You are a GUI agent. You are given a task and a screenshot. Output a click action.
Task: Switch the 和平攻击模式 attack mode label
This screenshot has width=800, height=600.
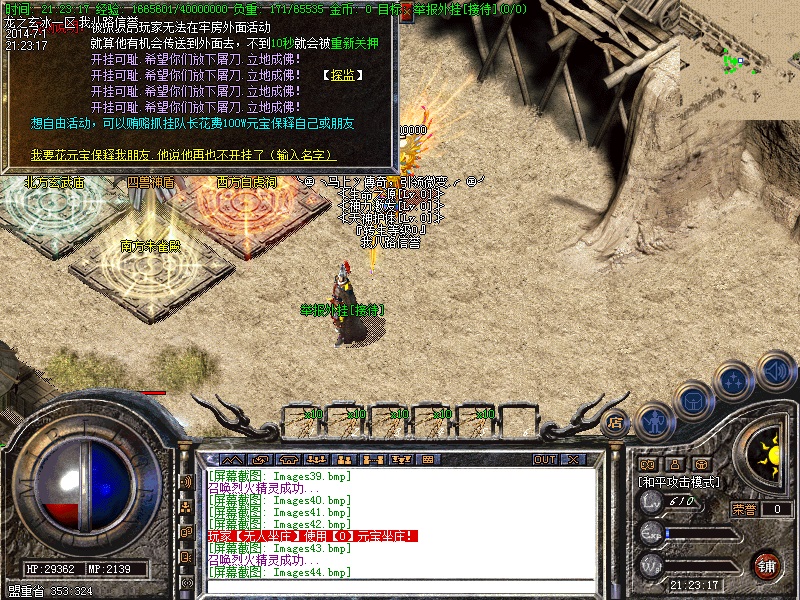[x=680, y=482]
